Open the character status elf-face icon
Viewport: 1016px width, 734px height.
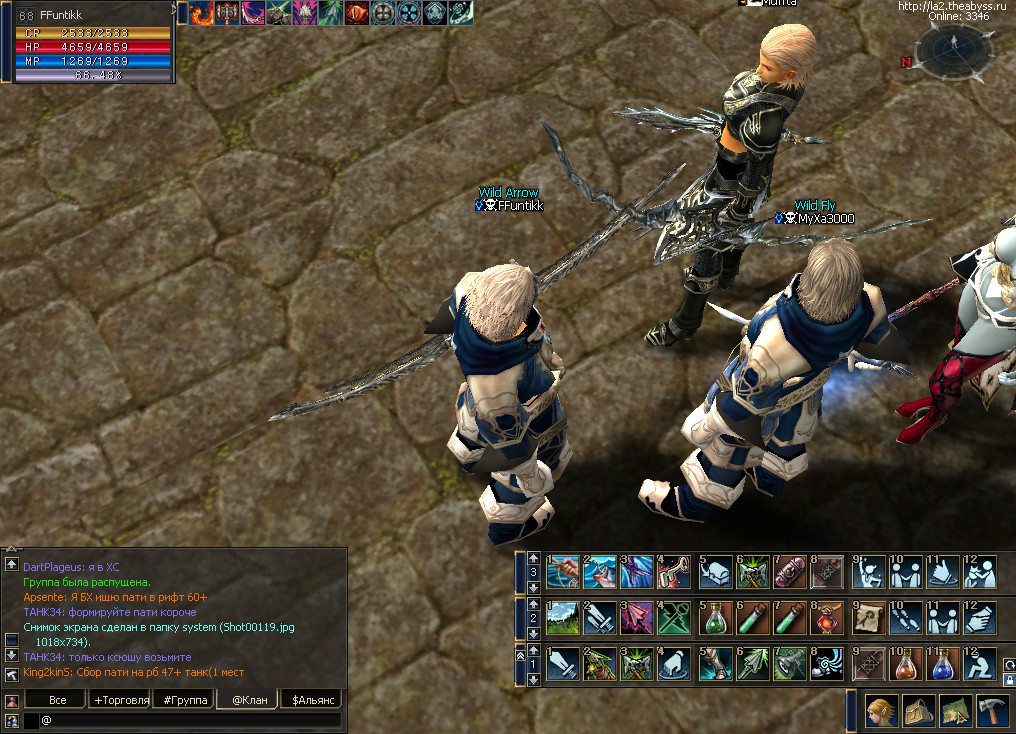[882, 710]
